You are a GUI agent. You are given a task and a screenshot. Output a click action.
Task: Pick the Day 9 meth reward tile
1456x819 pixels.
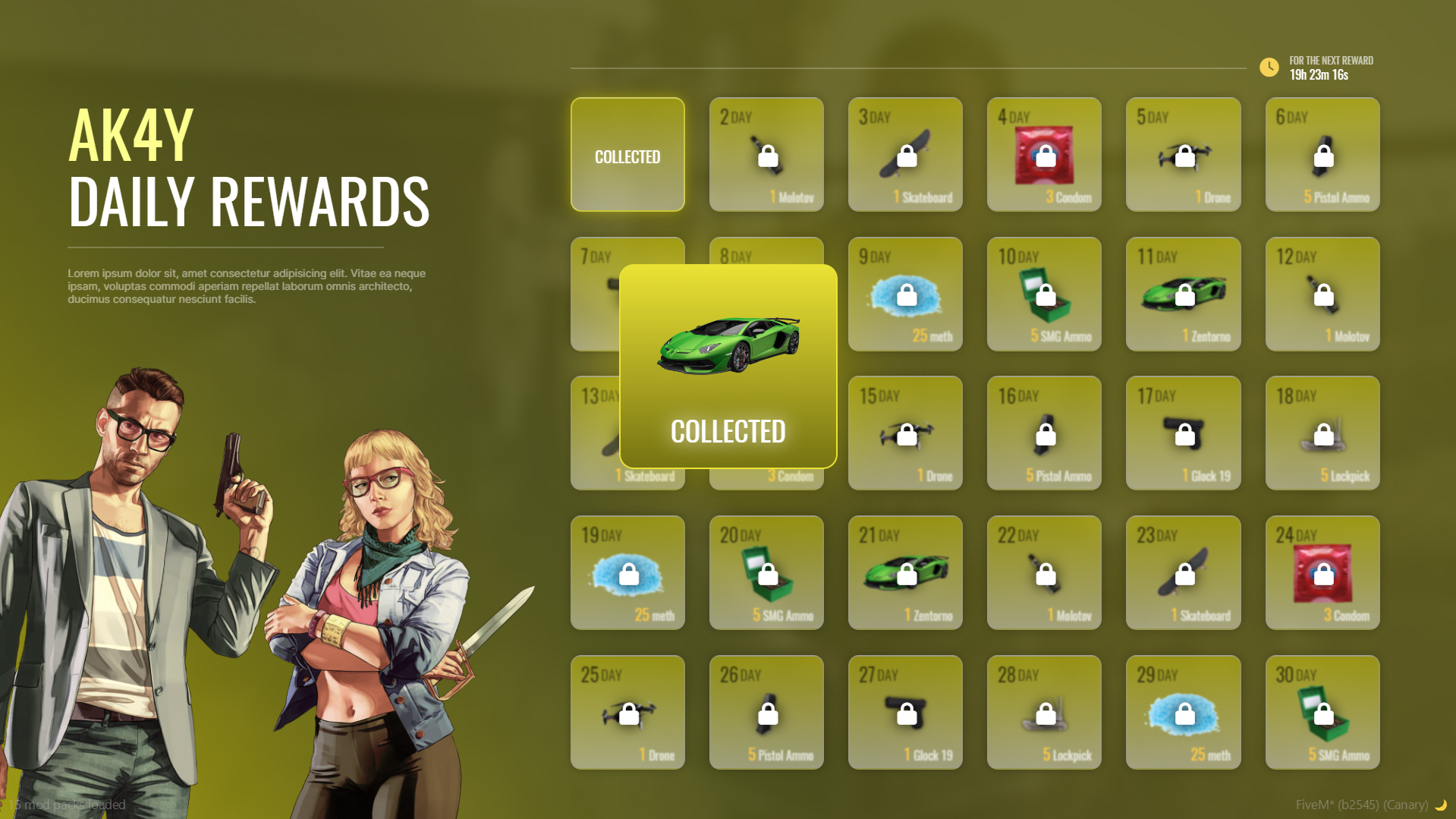click(x=905, y=294)
